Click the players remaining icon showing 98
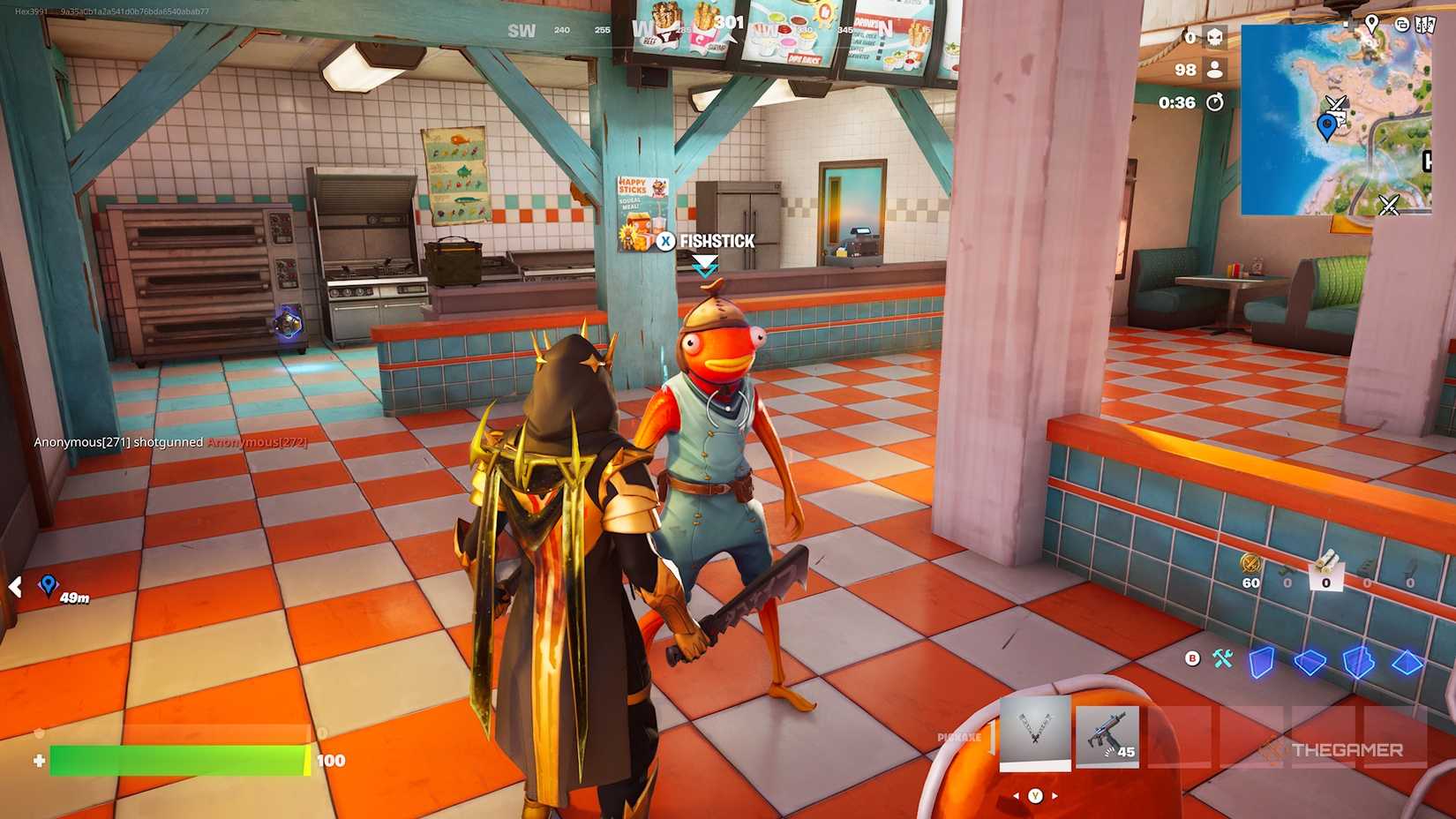1456x819 pixels. [1215, 70]
